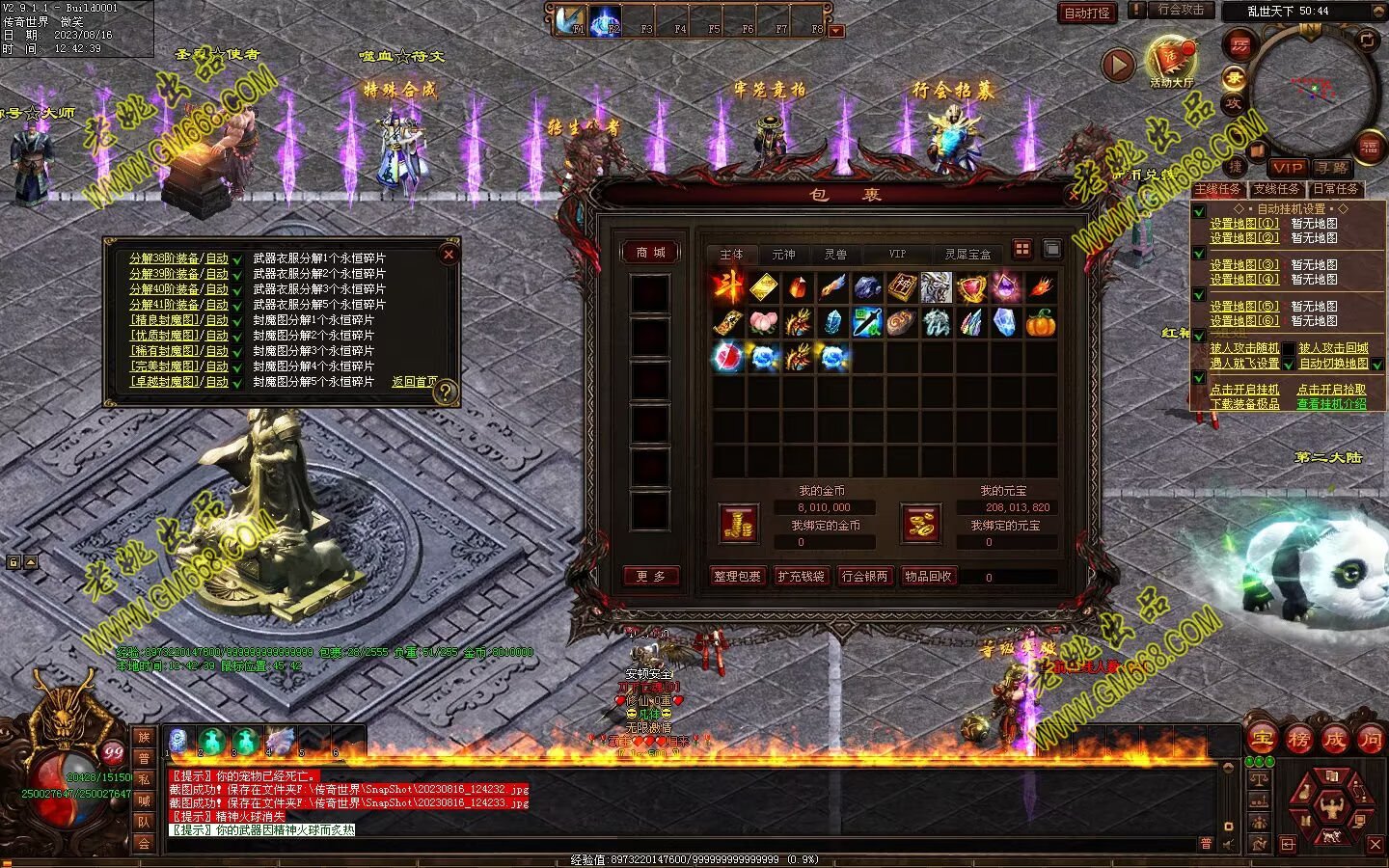
Task: Click the 点击开启挂机 link
Action: [1244, 390]
